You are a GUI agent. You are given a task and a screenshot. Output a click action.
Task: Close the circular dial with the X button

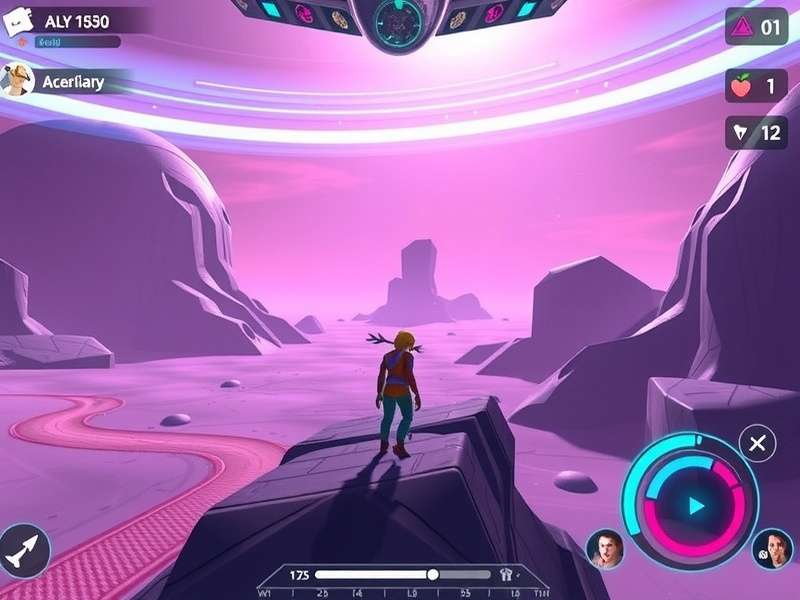pos(757,443)
